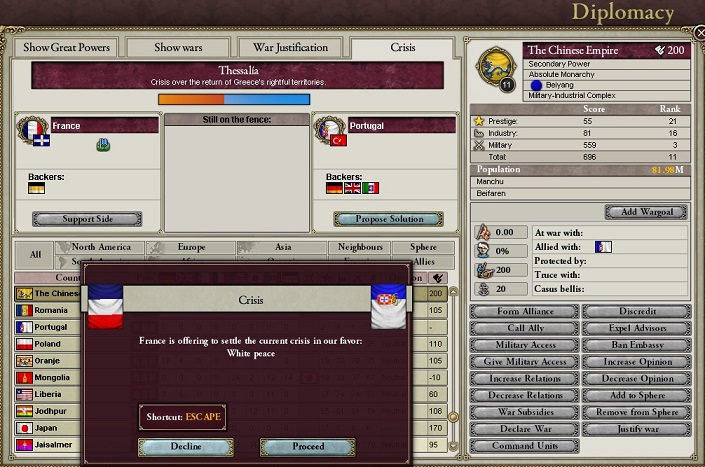Click the Support Side button

[x=87, y=219]
